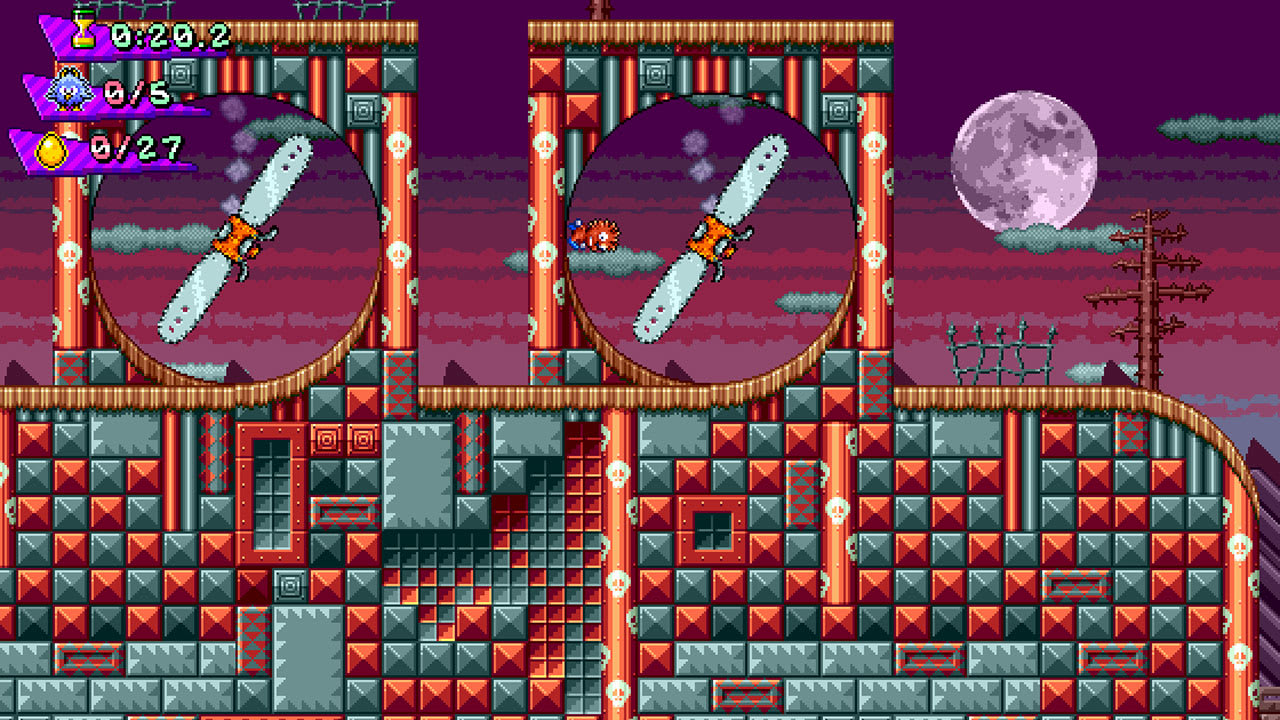Click the hourglass timer icon

82,32
